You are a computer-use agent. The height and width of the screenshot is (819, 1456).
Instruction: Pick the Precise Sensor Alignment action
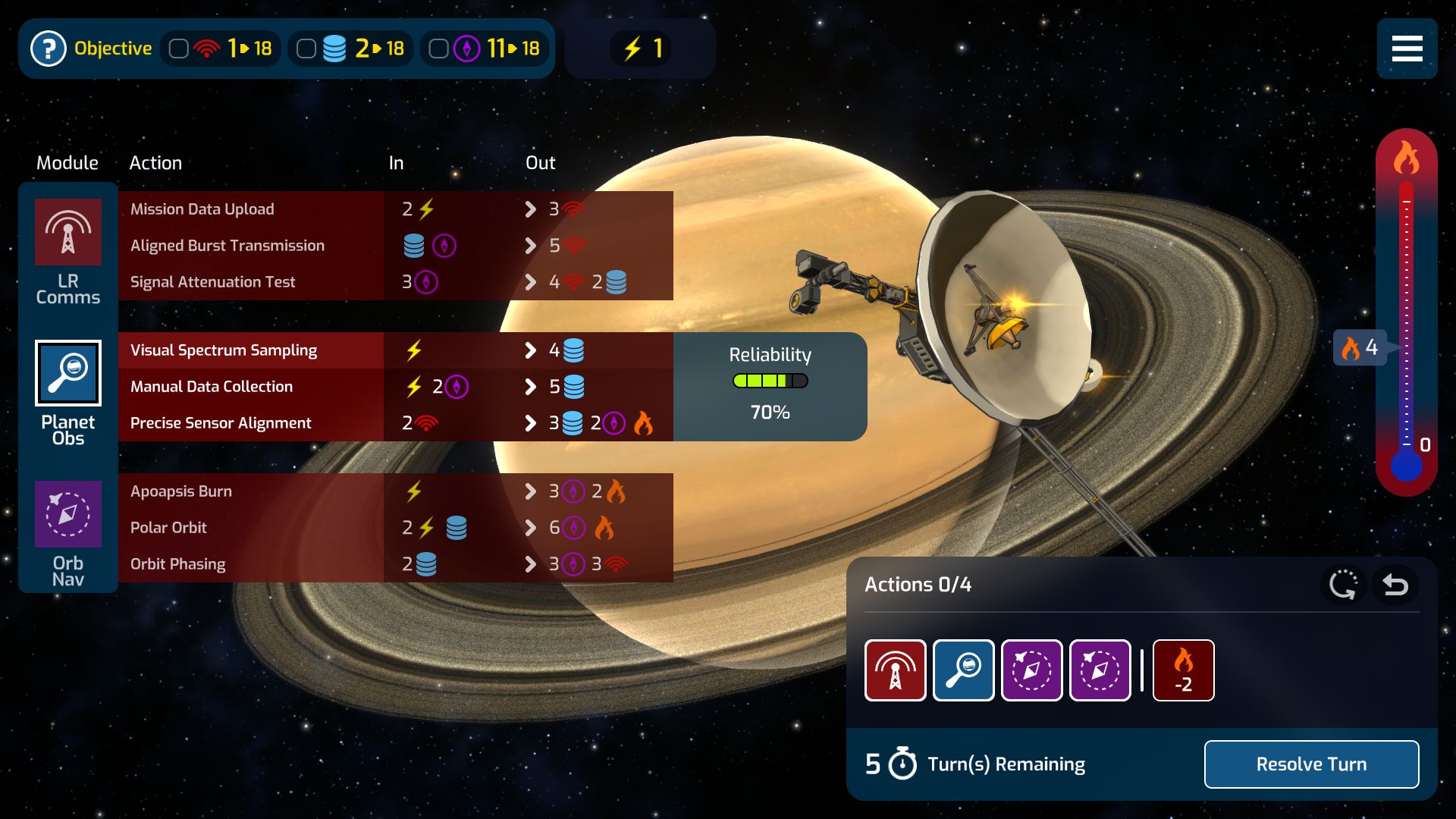[x=221, y=423]
